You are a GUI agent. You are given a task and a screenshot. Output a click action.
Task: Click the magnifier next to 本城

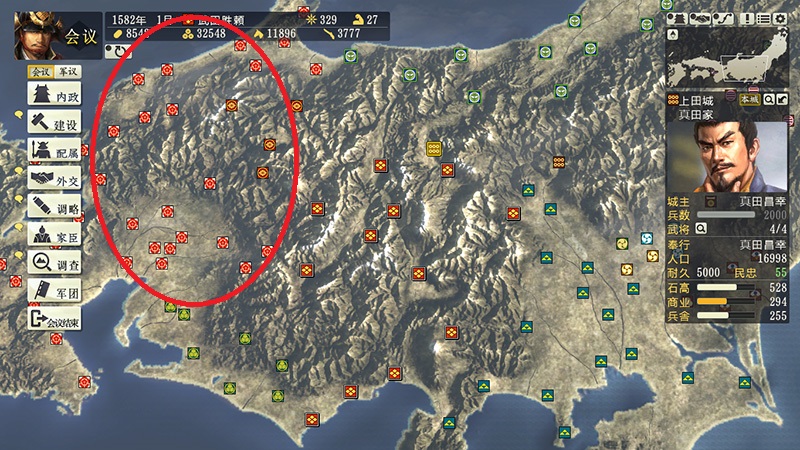pyautogui.click(x=768, y=100)
